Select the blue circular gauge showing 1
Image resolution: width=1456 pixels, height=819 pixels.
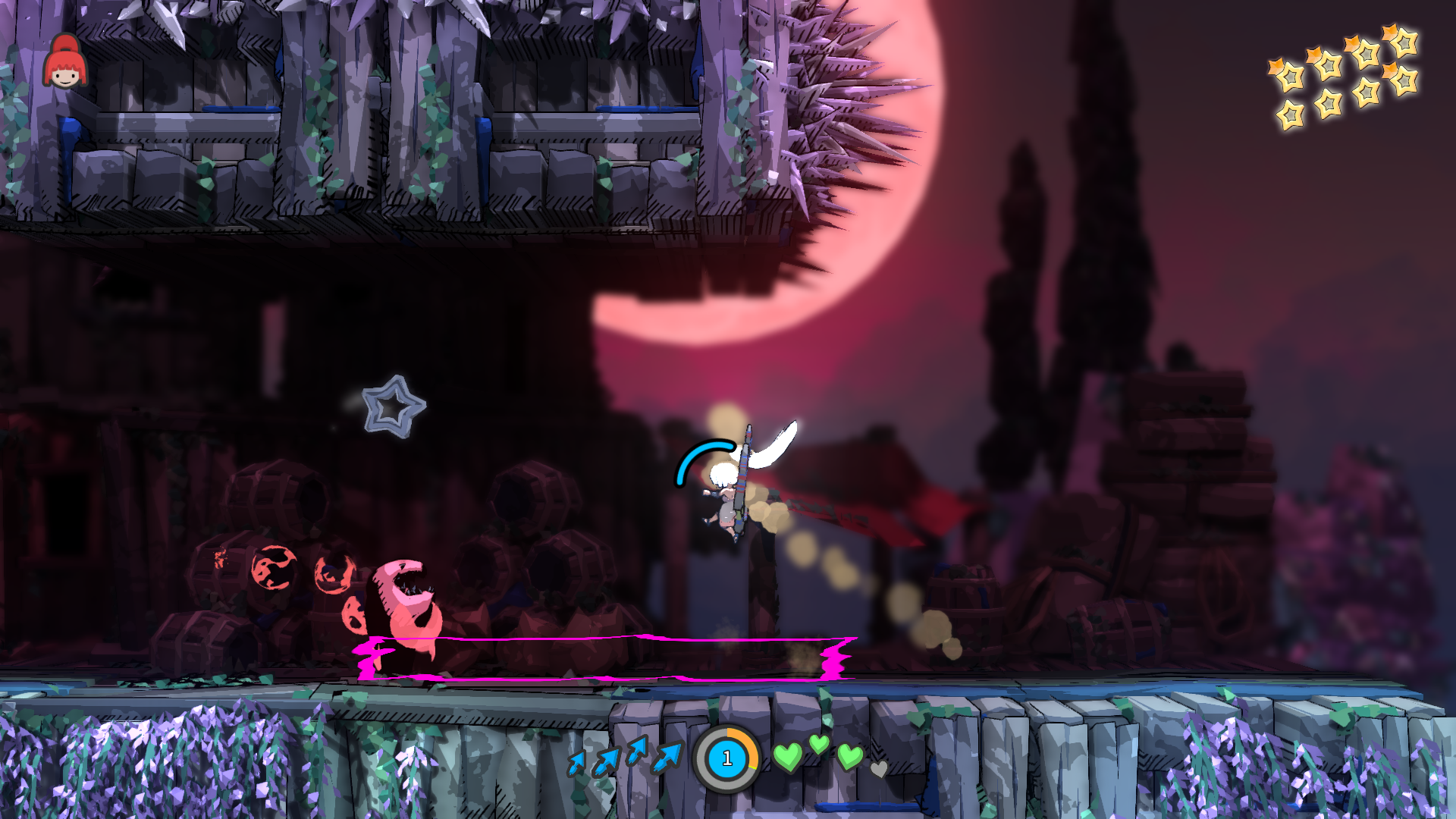click(x=726, y=758)
